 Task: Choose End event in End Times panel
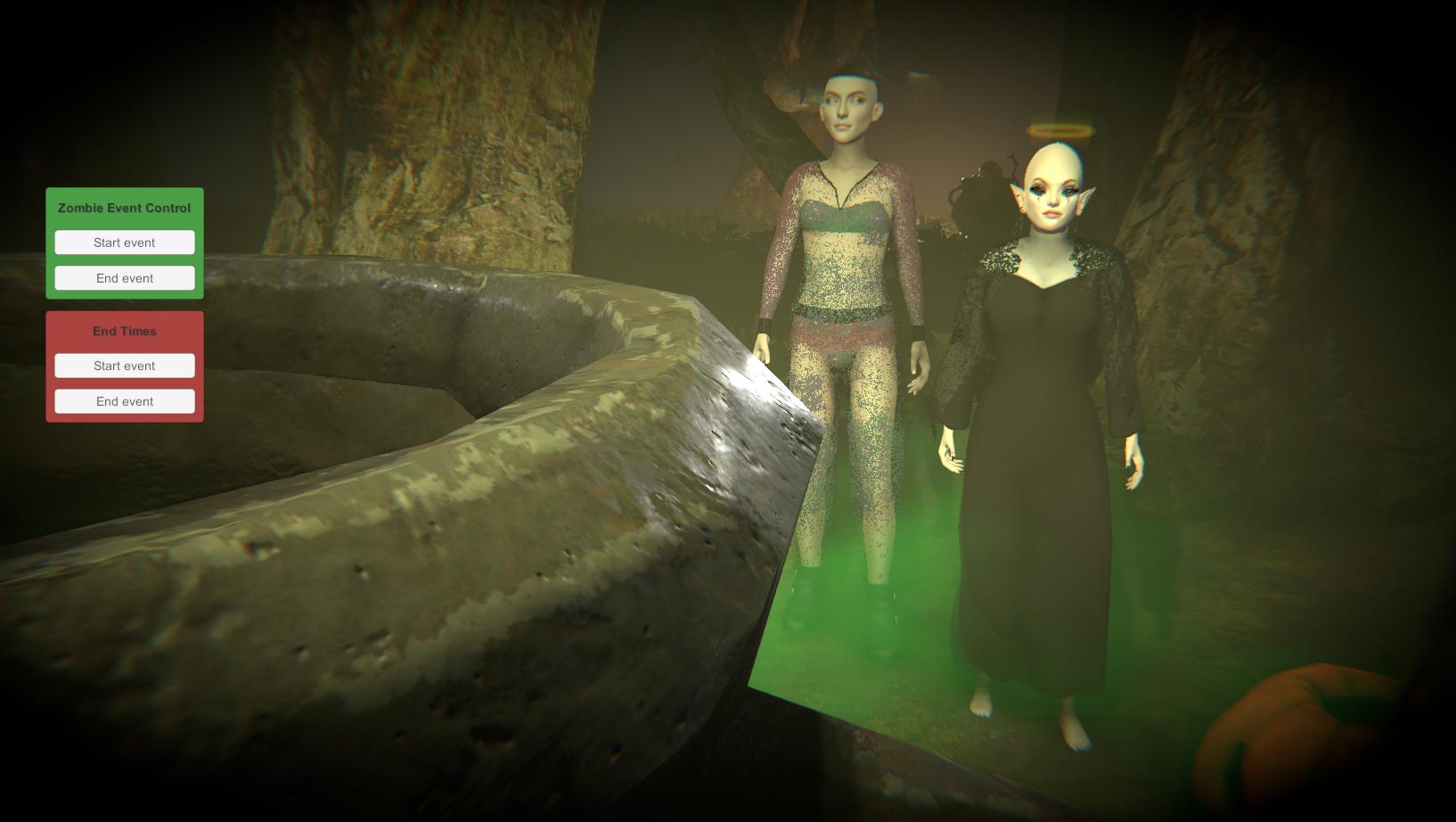pyautogui.click(x=125, y=401)
